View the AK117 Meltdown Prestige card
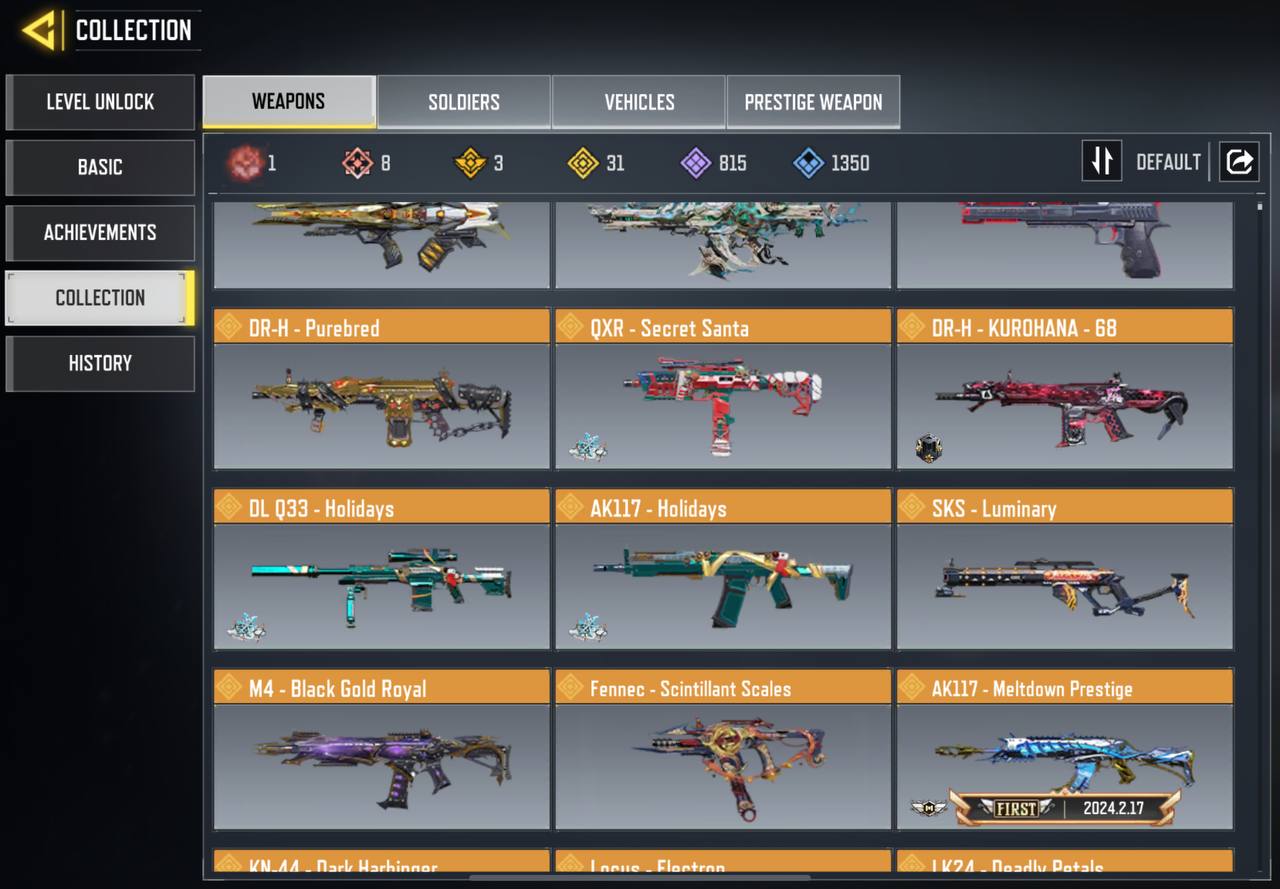The height and width of the screenshot is (889, 1280). click(1065, 750)
